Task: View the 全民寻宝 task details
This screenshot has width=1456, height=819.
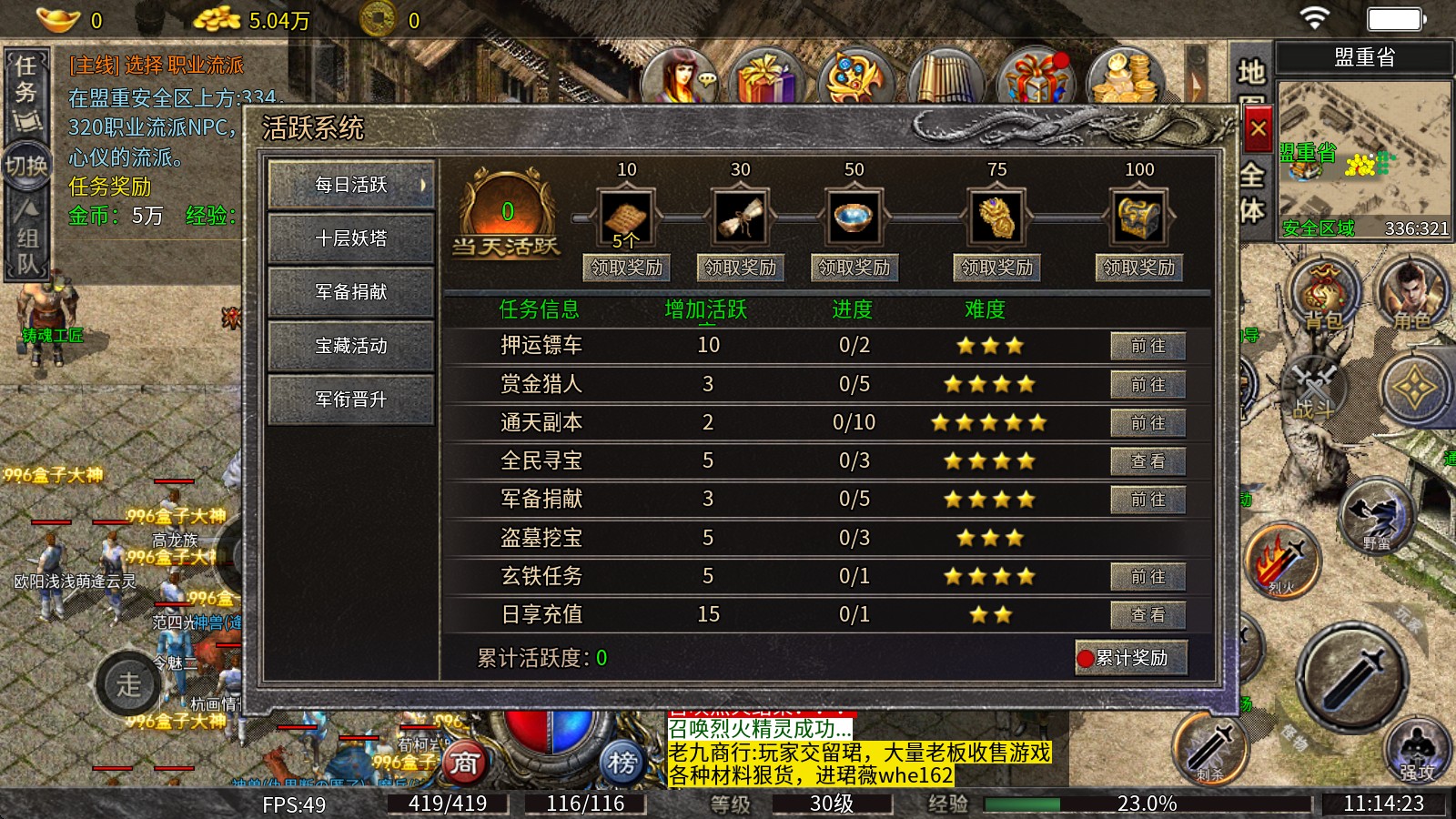Action: pos(1148,461)
